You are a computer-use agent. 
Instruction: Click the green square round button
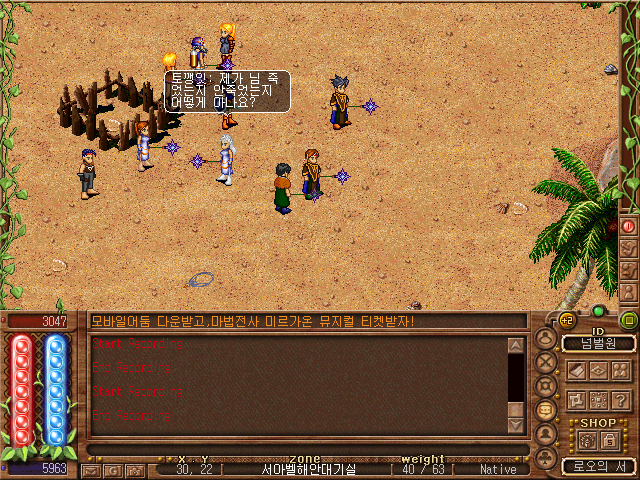[x=628, y=320]
